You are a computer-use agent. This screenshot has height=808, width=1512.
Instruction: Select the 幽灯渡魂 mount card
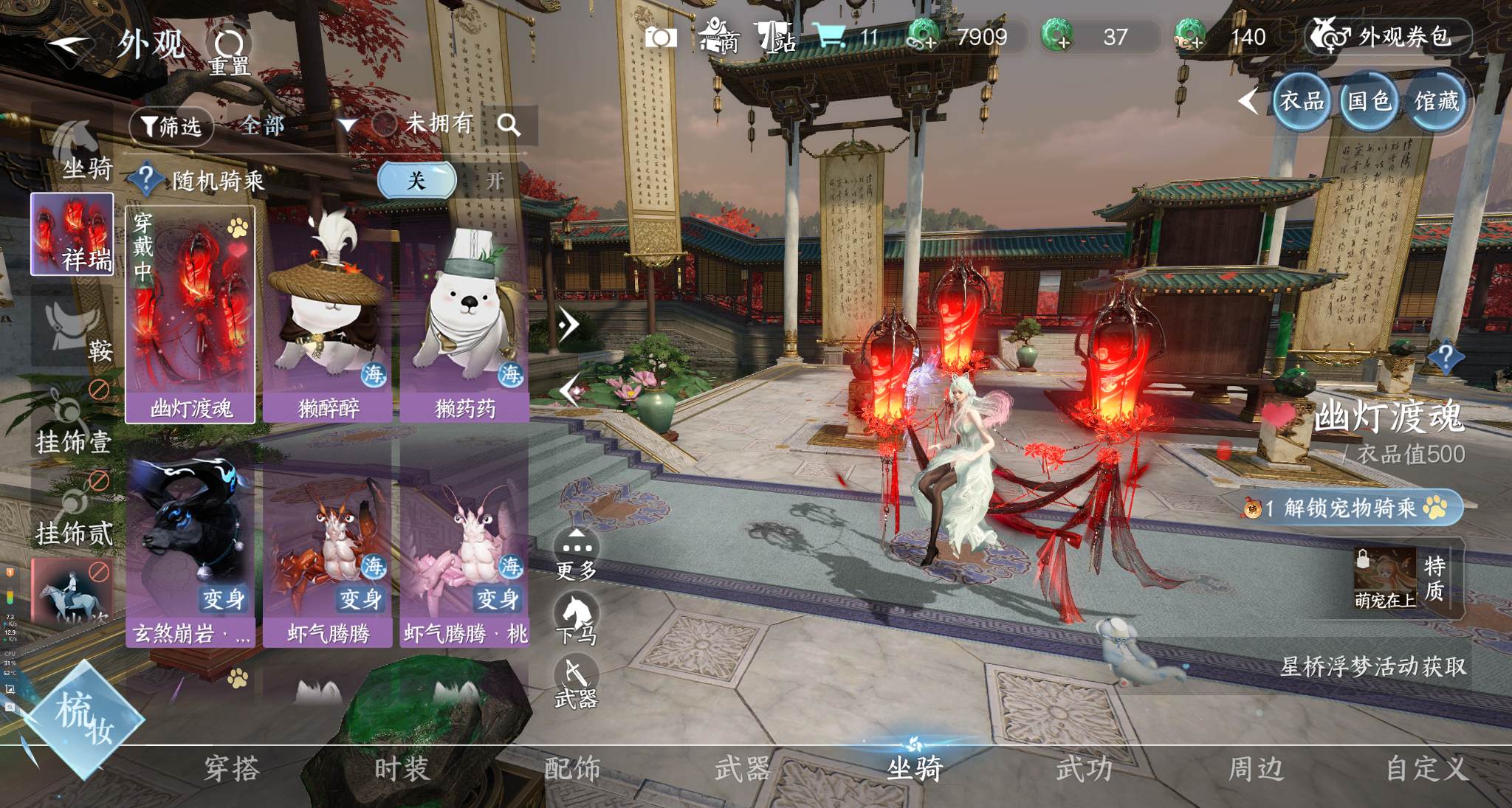190,315
